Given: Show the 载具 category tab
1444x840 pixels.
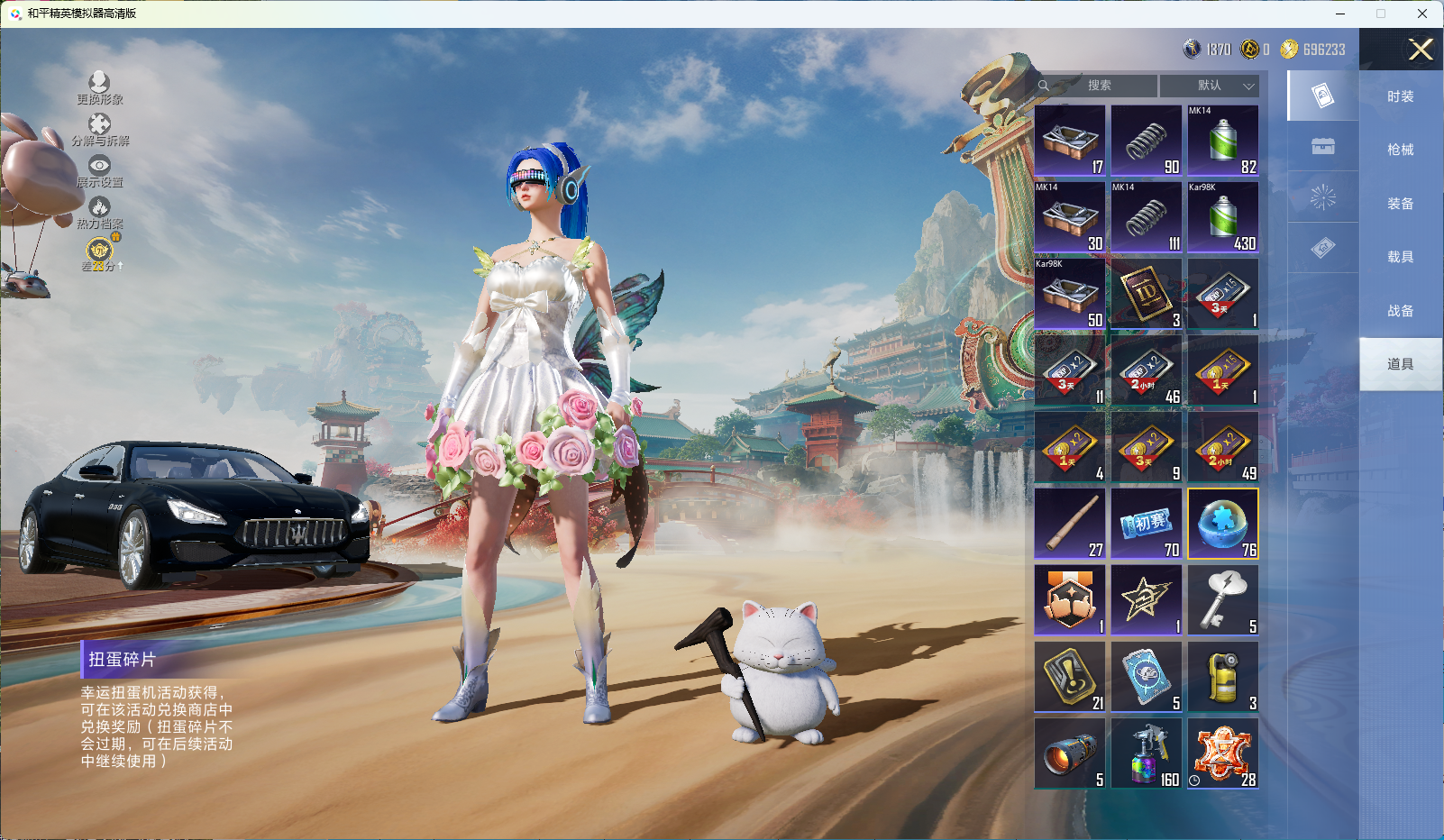Looking at the screenshot, I should click(1400, 257).
